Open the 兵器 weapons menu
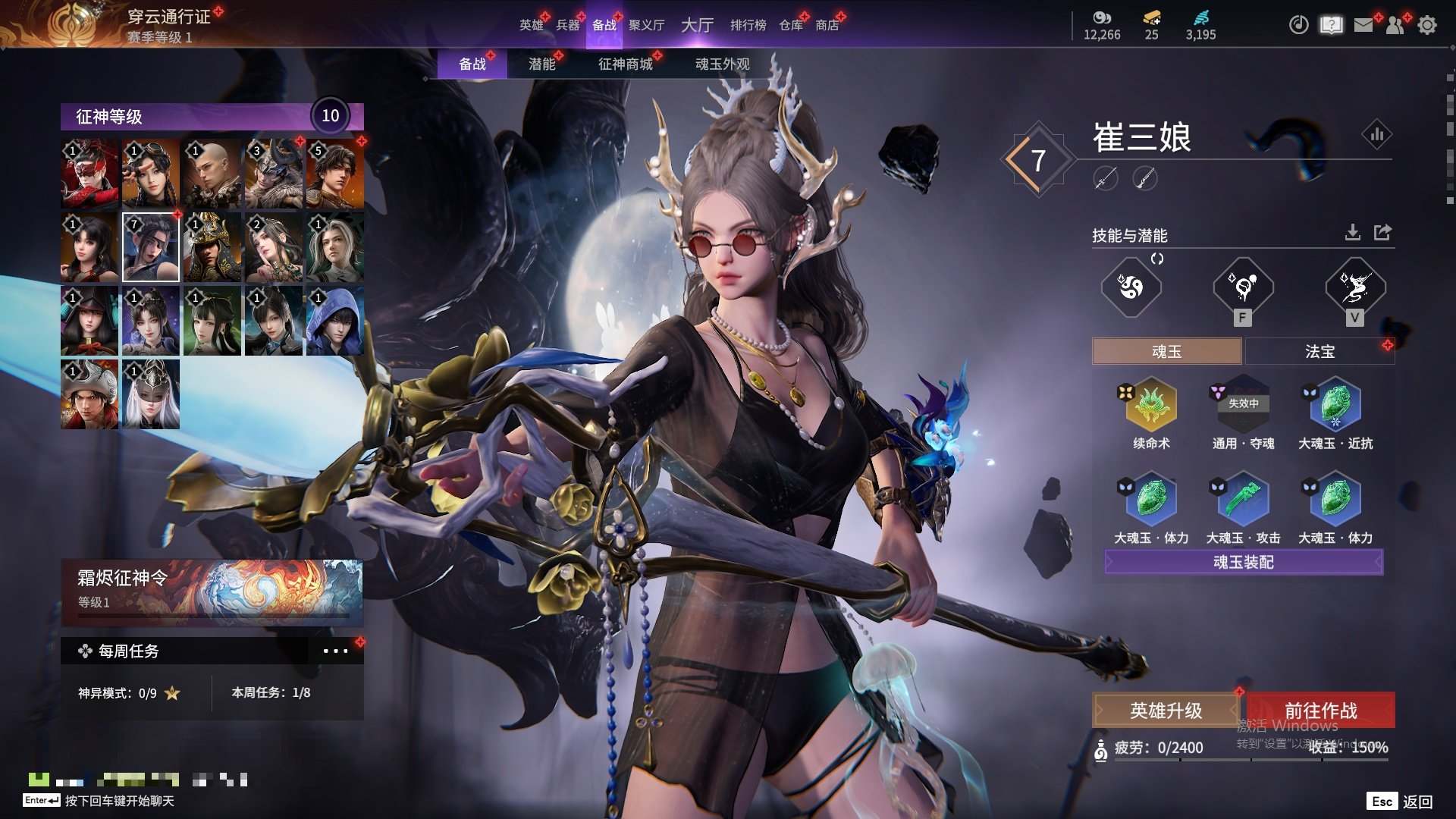The height and width of the screenshot is (819, 1456). click(x=567, y=25)
